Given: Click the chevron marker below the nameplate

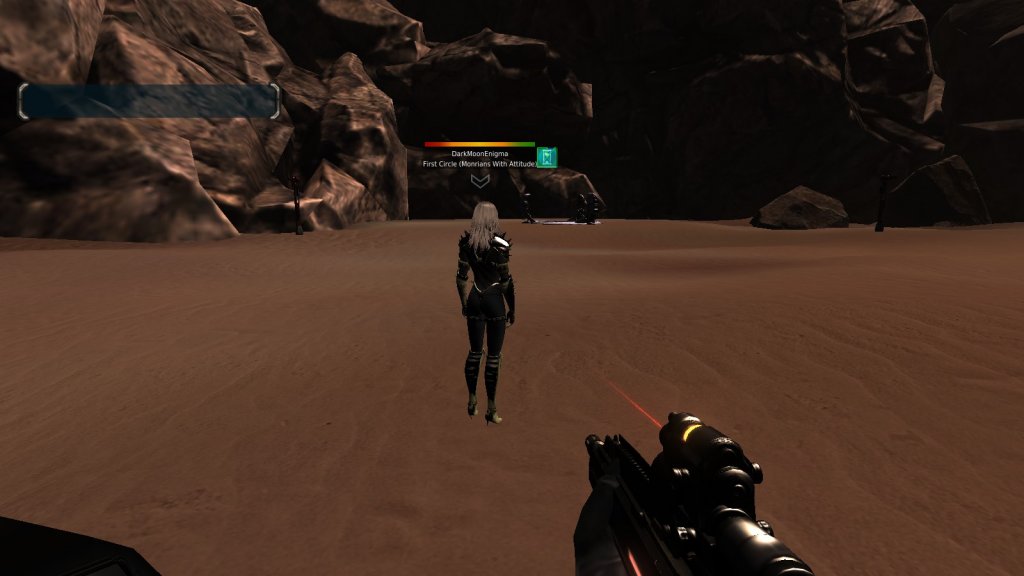Looking at the screenshot, I should click(480, 180).
